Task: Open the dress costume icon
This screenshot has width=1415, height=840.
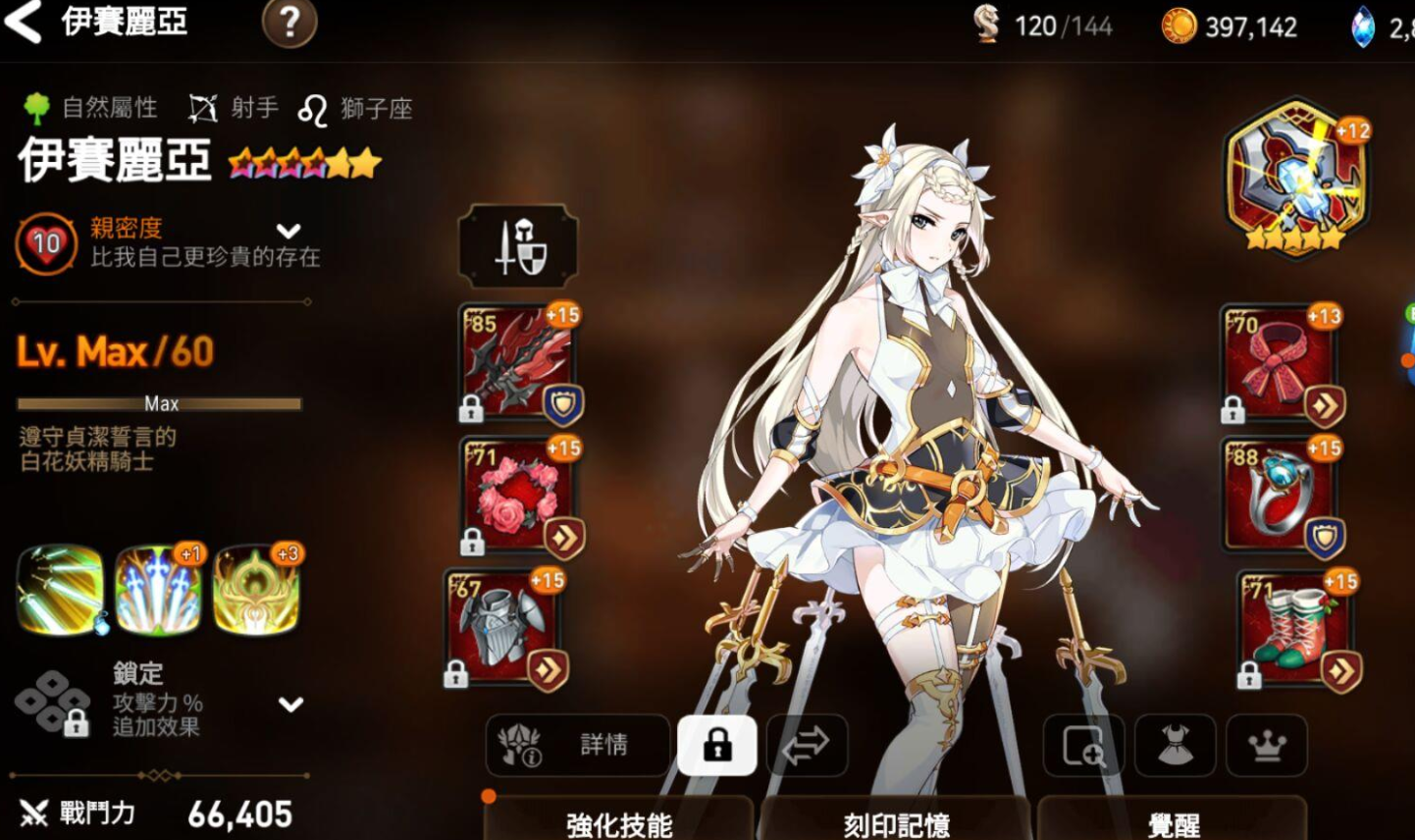Action: point(1174,747)
